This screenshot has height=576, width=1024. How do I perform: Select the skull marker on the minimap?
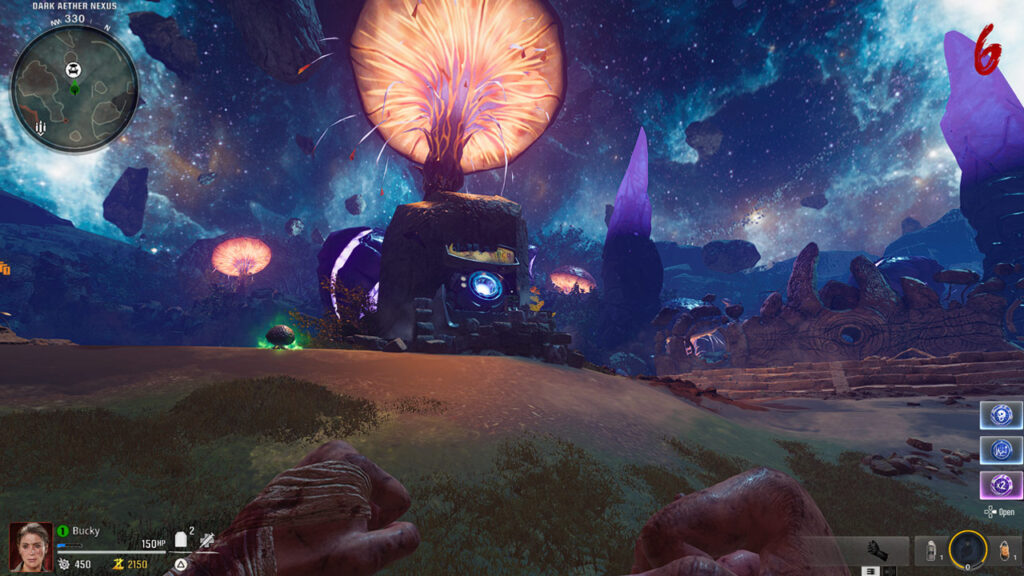[x=73, y=69]
